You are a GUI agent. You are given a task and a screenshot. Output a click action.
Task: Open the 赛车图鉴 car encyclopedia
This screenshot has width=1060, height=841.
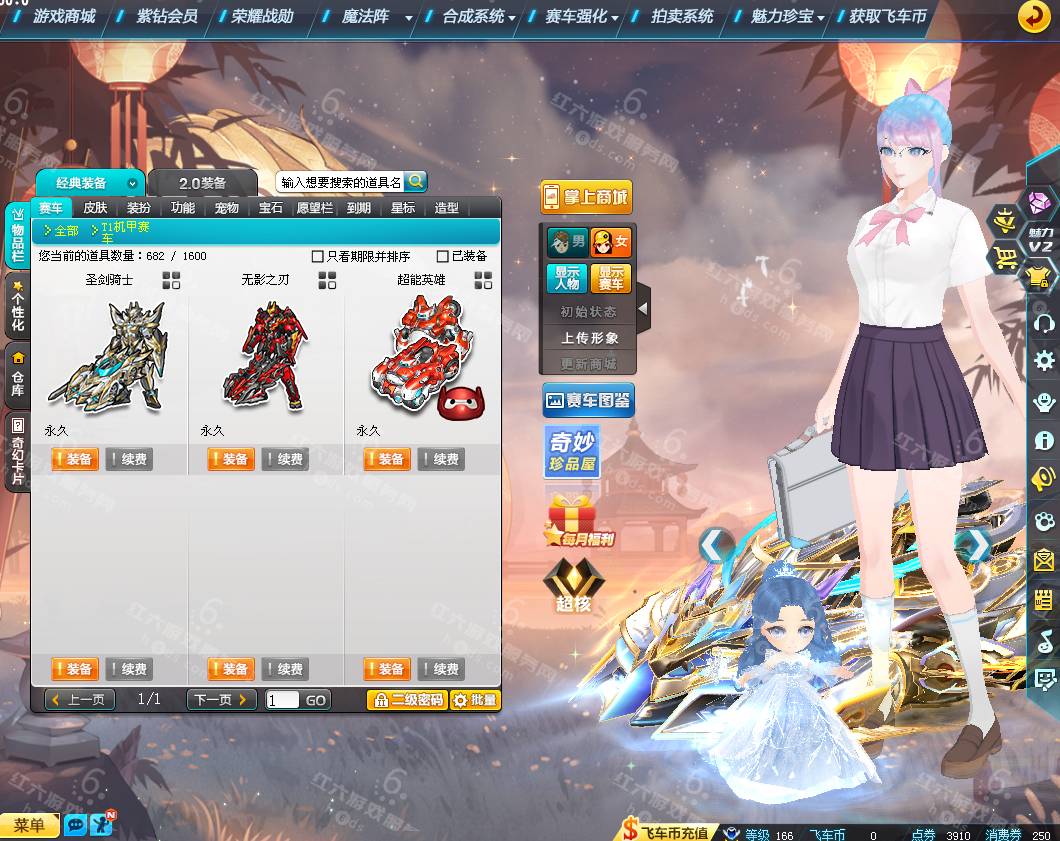point(588,401)
